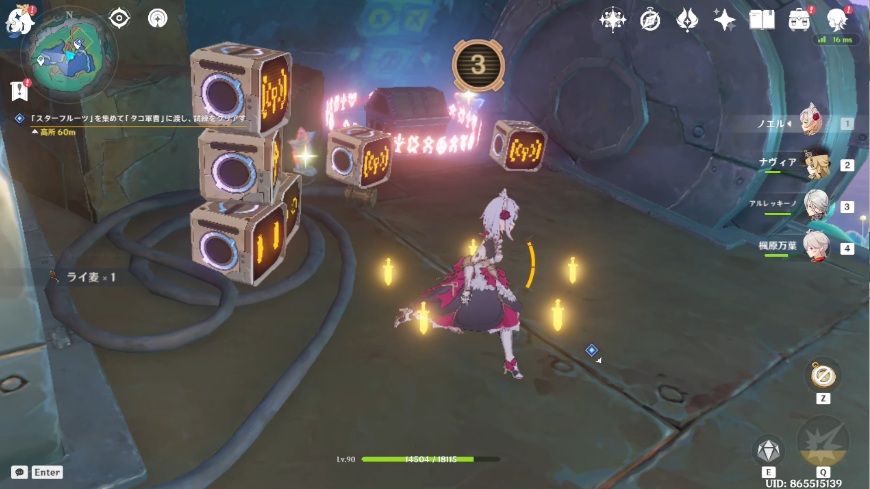Open the adventurer handbook book icon
The height and width of the screenshot is (489, 870).
(x=762, y=19)
